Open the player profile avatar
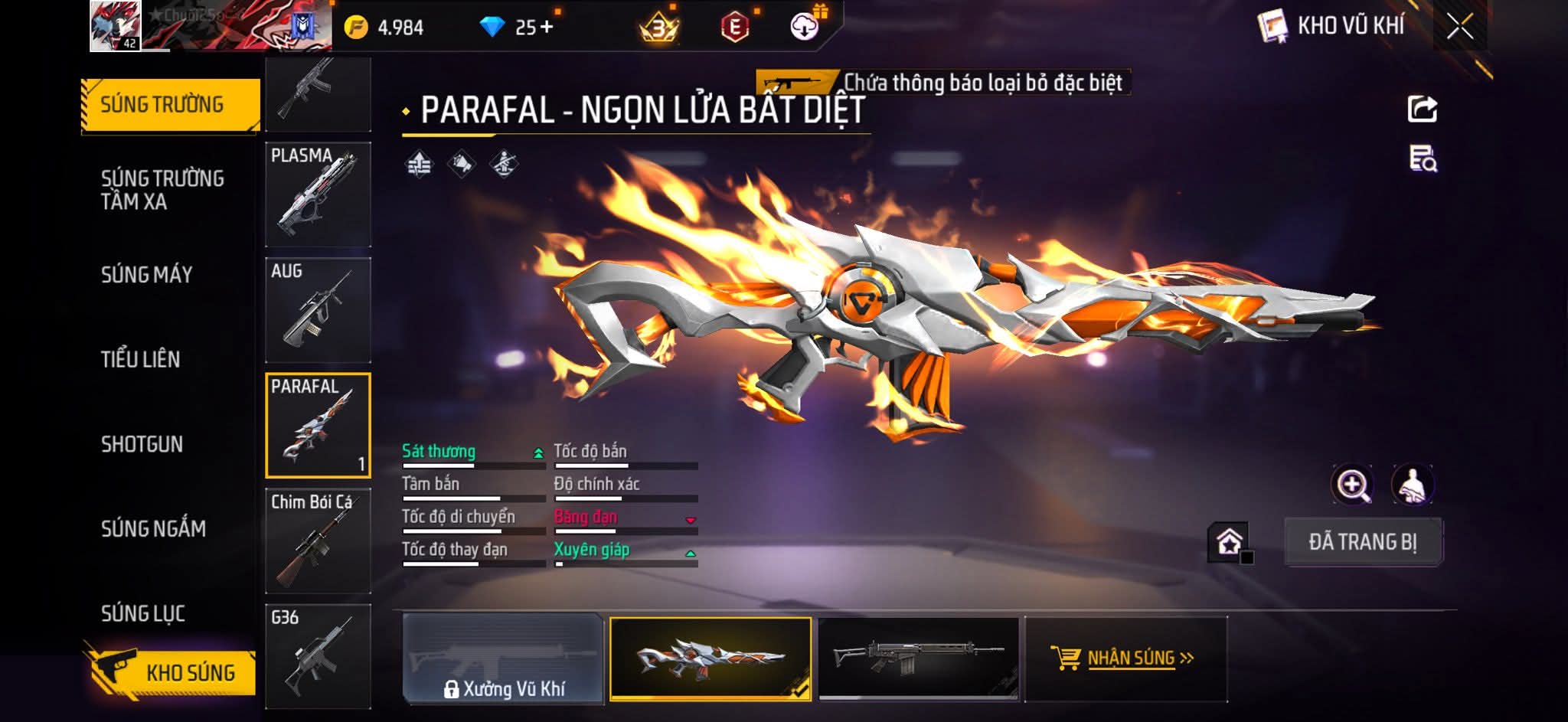The width and height of the screenshot is (1568, 722). 115,26
